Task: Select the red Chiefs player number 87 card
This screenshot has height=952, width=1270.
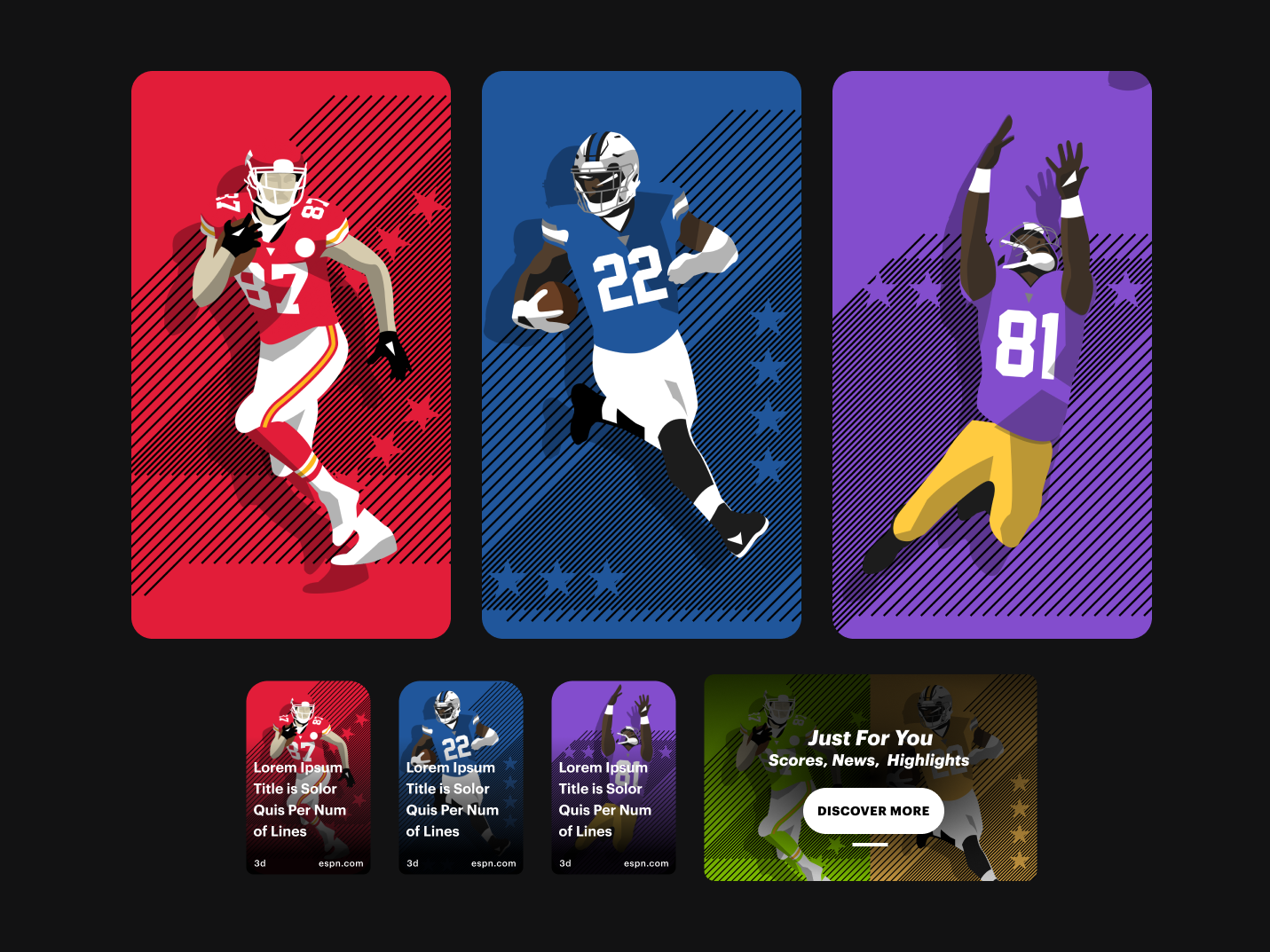Action: coord(291,354)
